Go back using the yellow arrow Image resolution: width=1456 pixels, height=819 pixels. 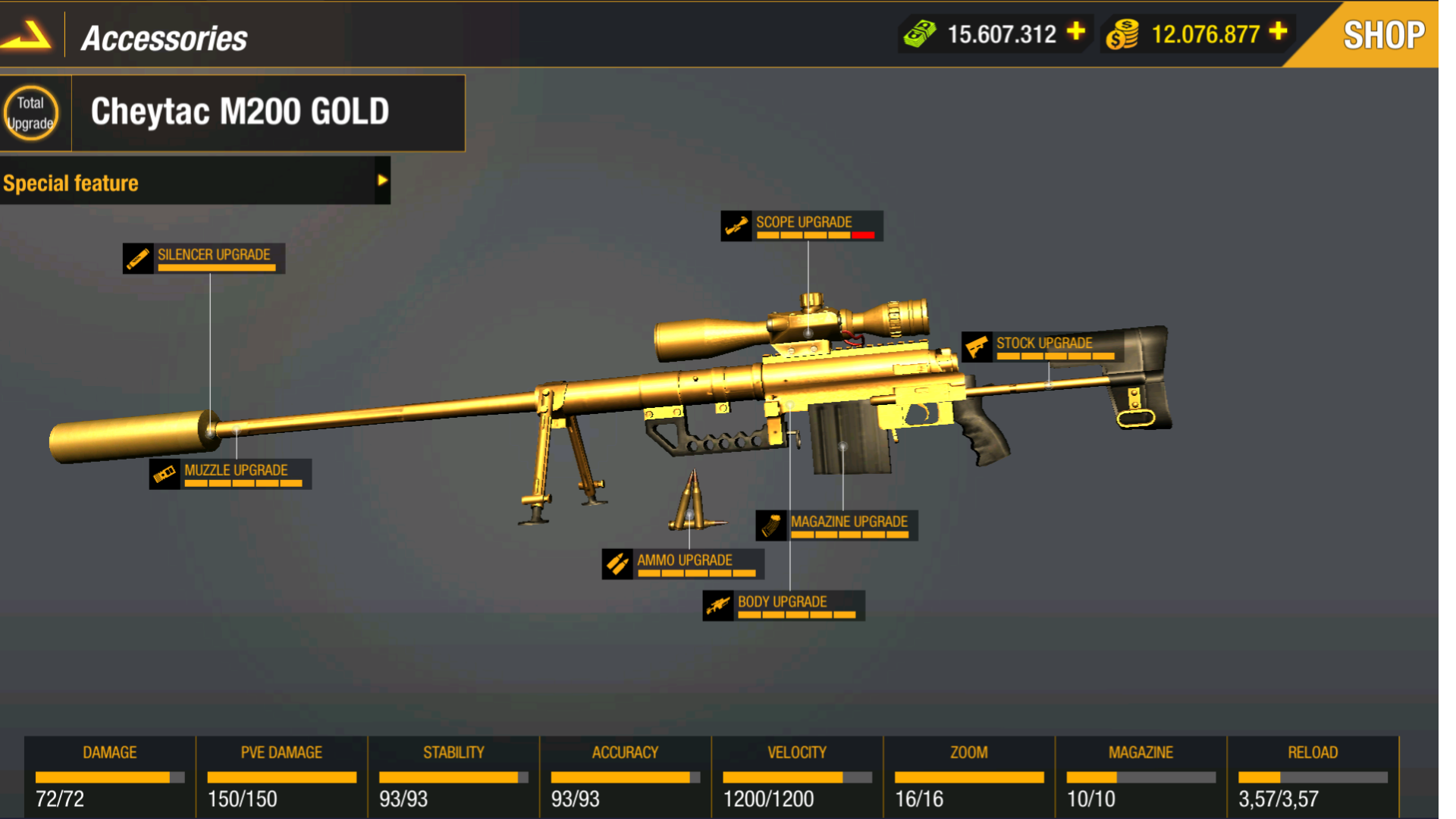click(x=27, y=35)
